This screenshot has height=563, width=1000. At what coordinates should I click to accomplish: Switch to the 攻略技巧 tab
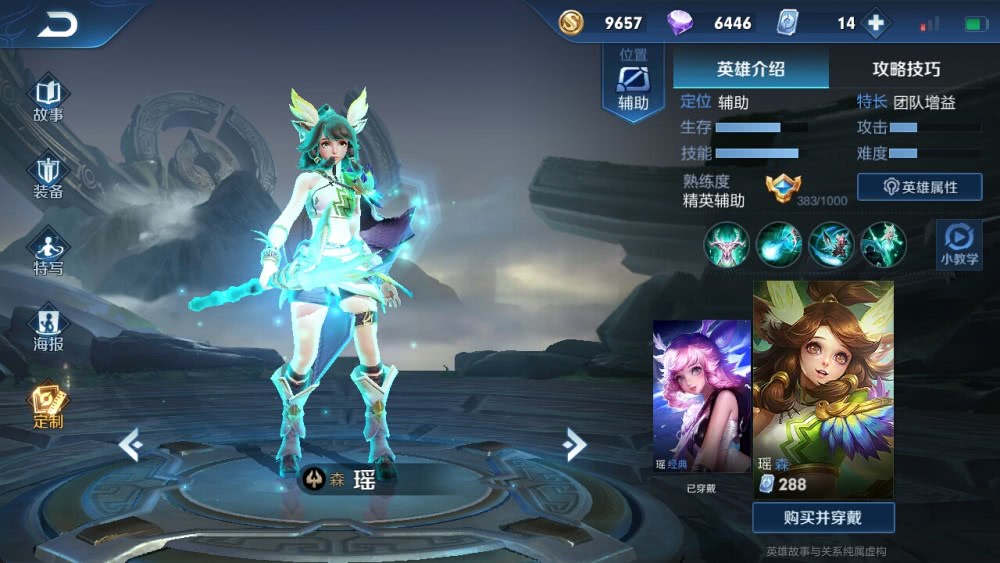pos(906,69)
